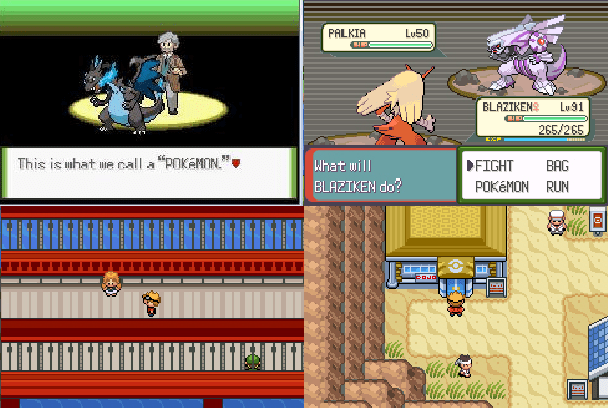This screenshot has height=408, width=608.
Task: Select the FIGHT battle command
Action: (497, 166)
